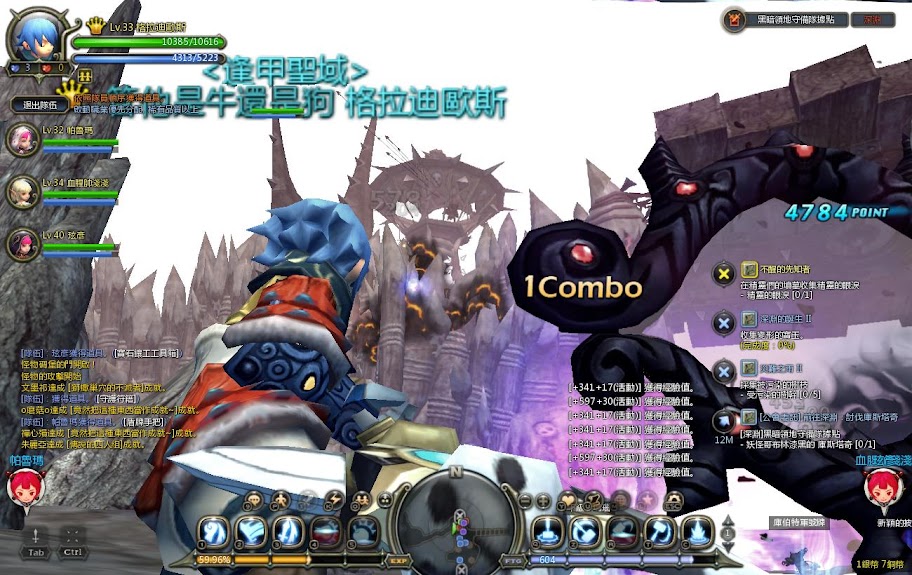
Task: Click the 12M arrow quest navigation icon
Action: 724,417
